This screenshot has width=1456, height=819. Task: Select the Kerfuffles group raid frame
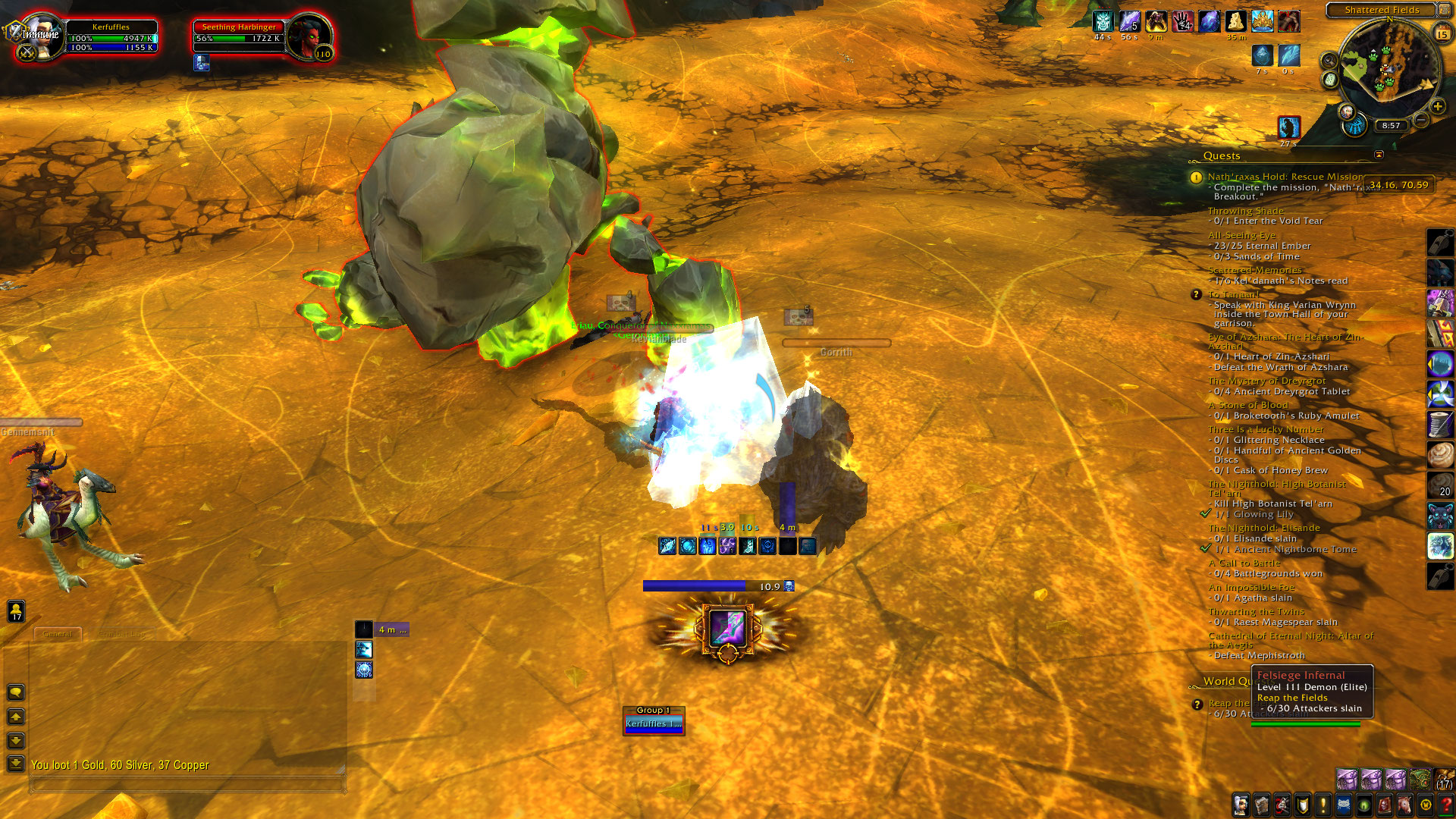click(x=654, y=723)
